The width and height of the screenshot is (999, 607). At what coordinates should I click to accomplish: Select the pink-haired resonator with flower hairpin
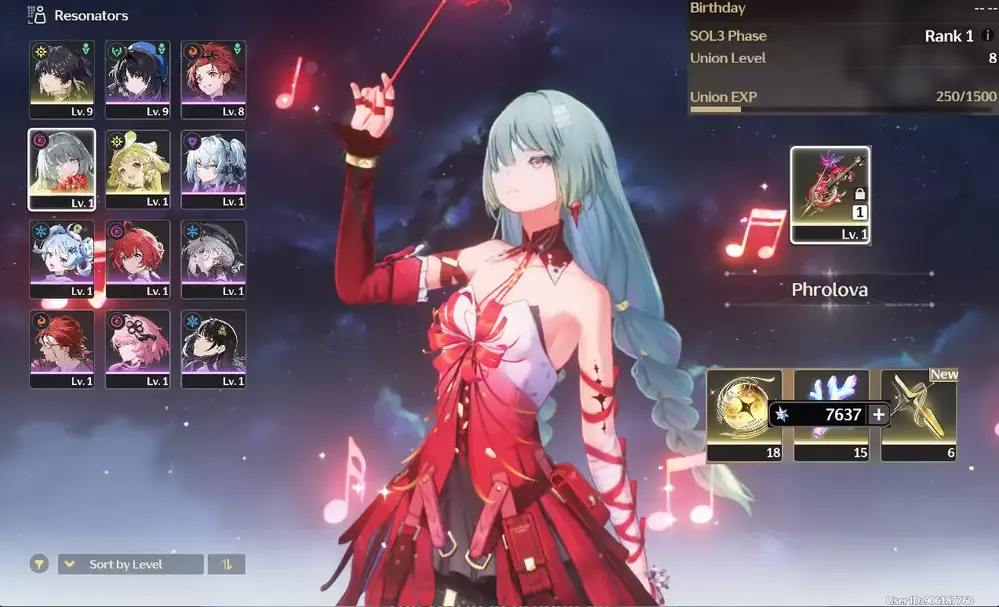[x=138, y=348]
